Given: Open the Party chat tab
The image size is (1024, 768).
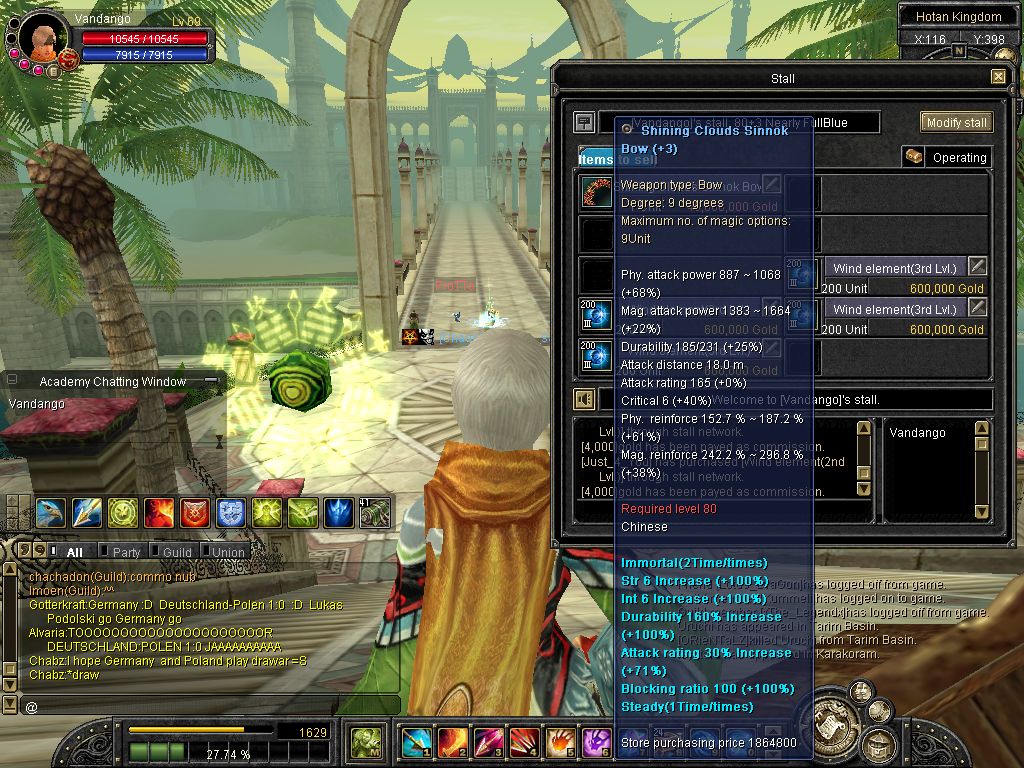Looking at the screenshot, I should point(126,552).
